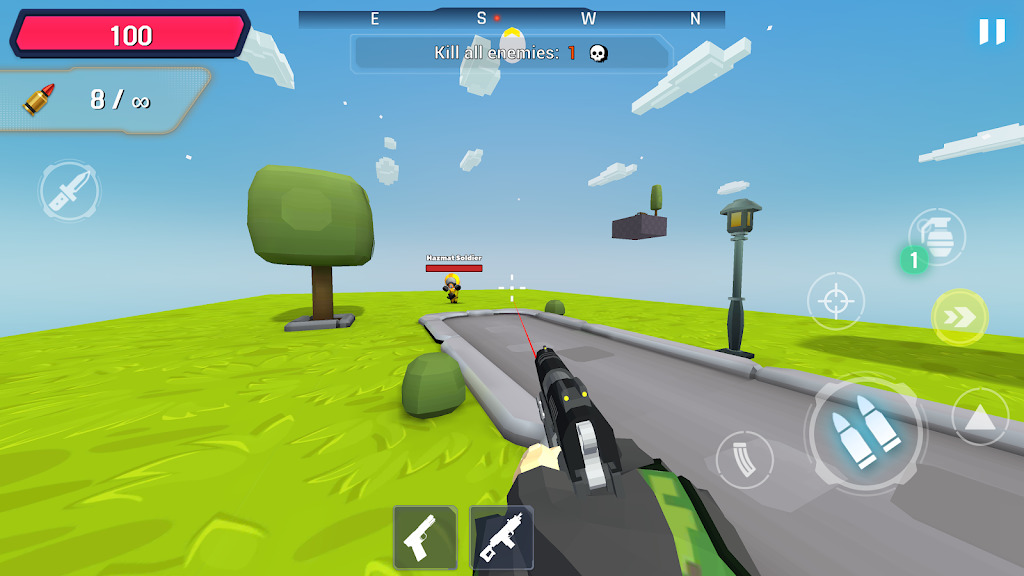Viewport: 1024px width, 576px height.
Task: Activate the double-arrow sprint button
Action: pos(959,317)
